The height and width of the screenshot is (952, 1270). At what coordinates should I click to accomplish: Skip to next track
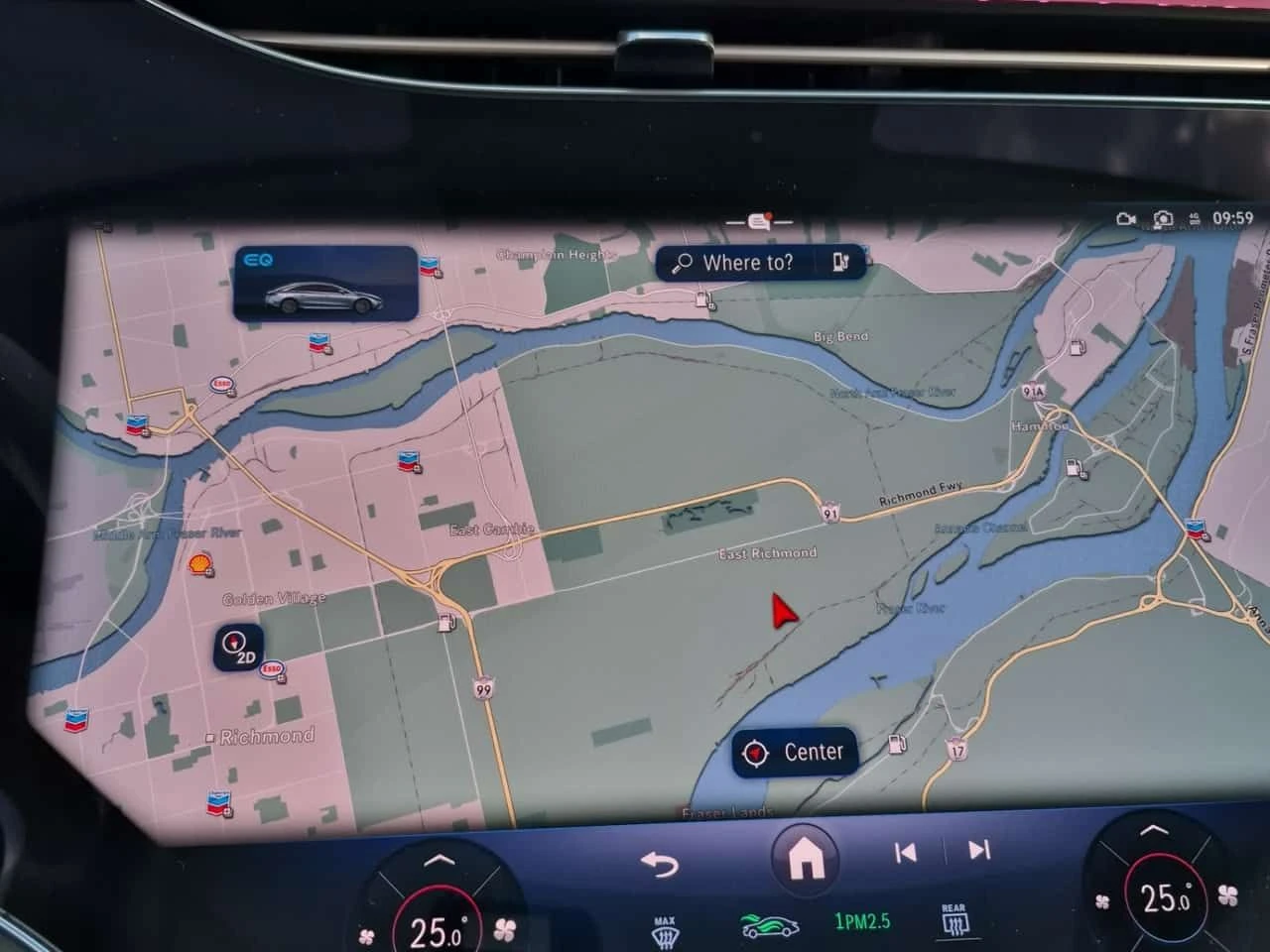pyautogui.click(x=979, y=851)
